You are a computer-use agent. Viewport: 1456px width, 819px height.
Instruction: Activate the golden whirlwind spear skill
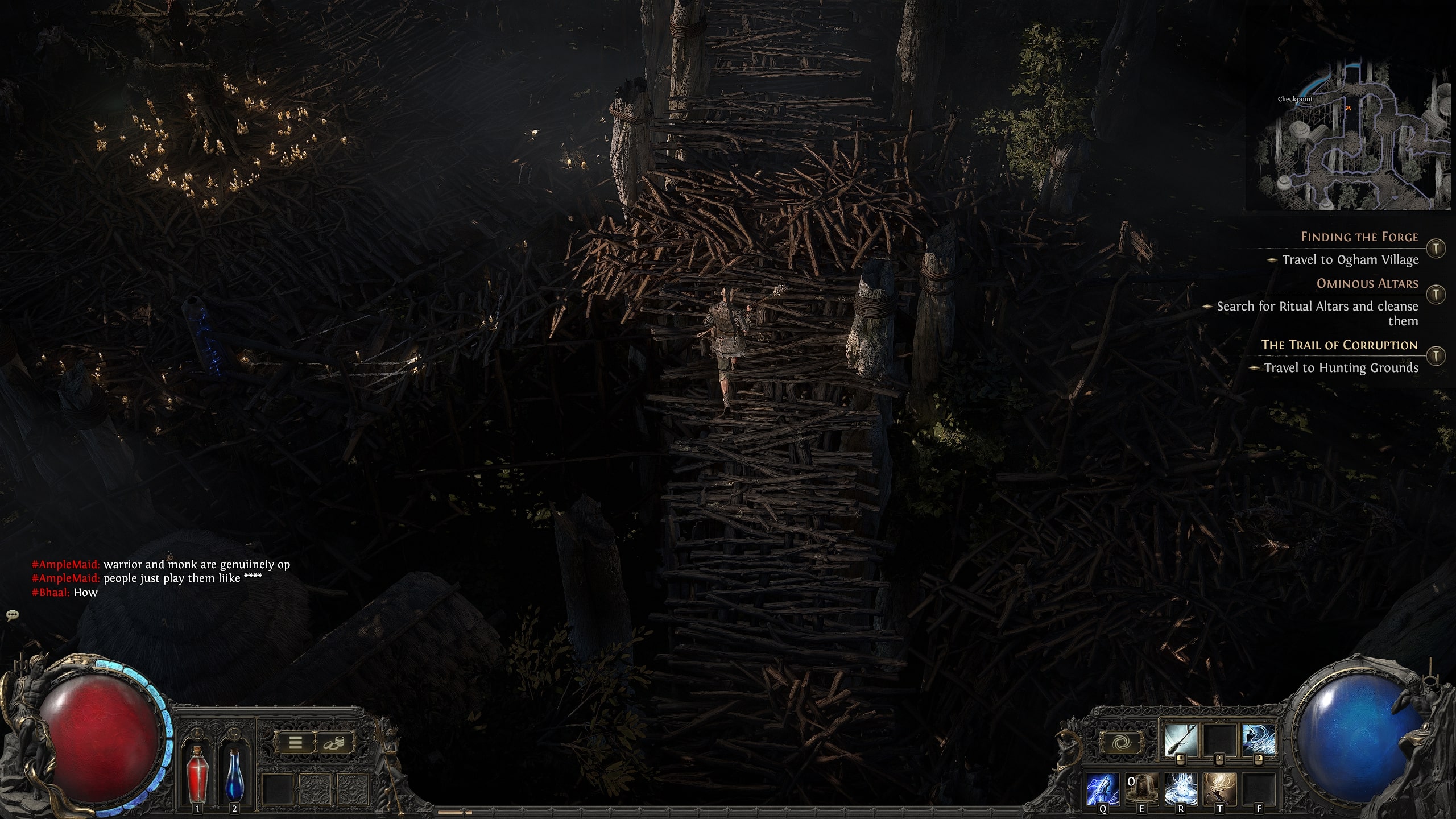point(1219,789)
